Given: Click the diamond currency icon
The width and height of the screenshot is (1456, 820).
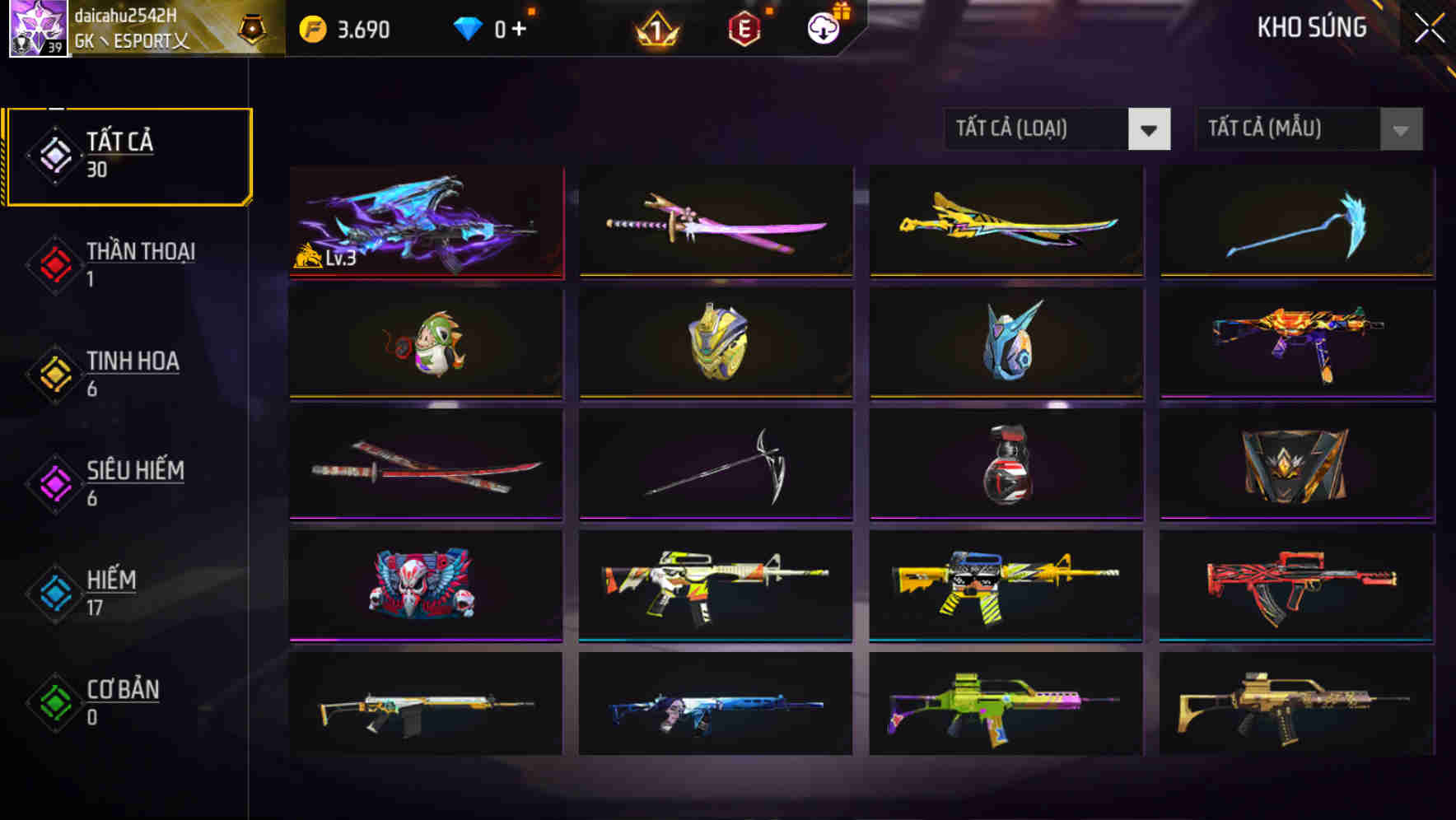Looking at the screenshot, I should (467, 26).
